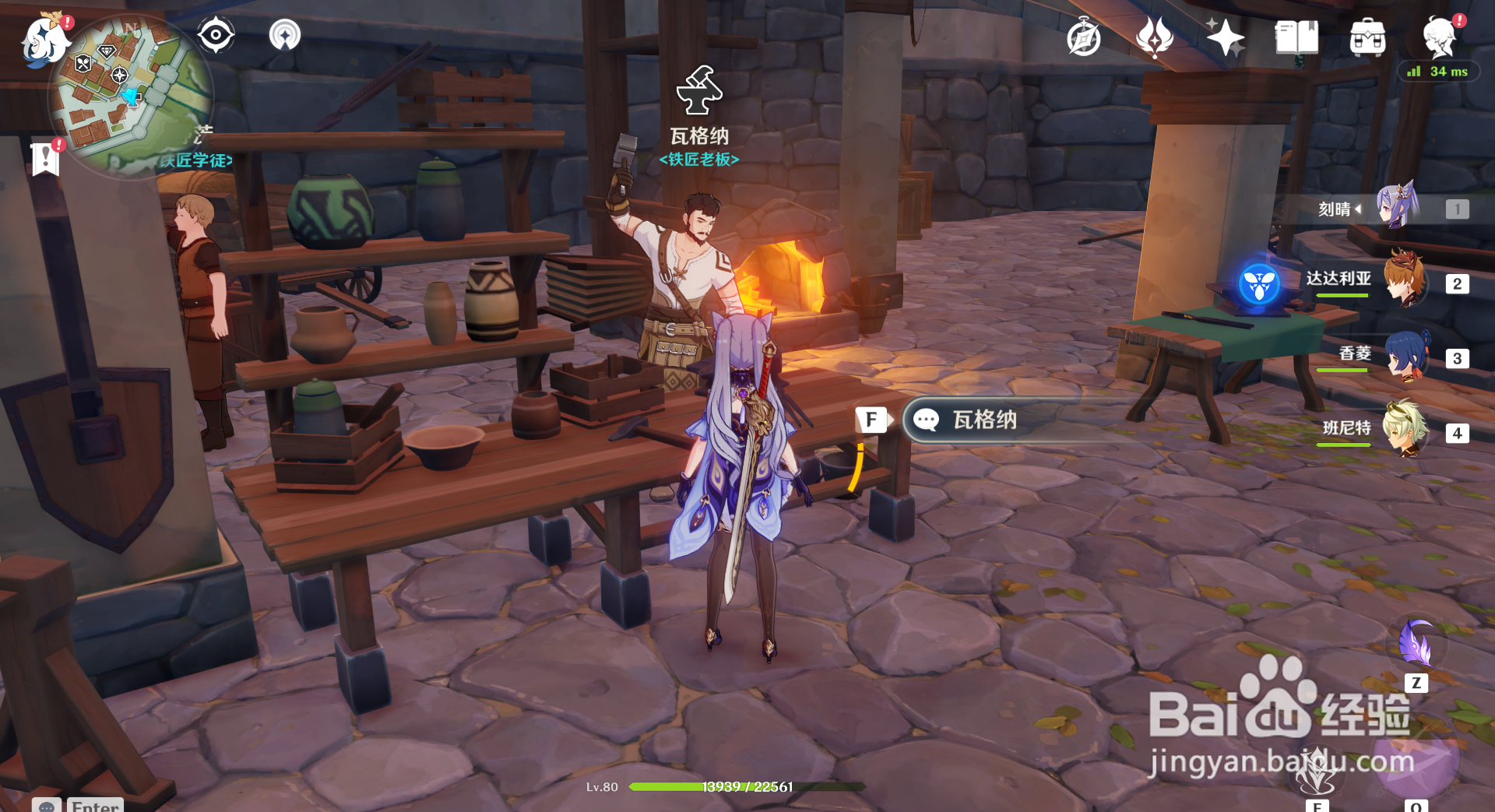This screenshot has width=1495, height=812.
Task: Open the character profile icon top right
Action: click(x=1442, y=37)
